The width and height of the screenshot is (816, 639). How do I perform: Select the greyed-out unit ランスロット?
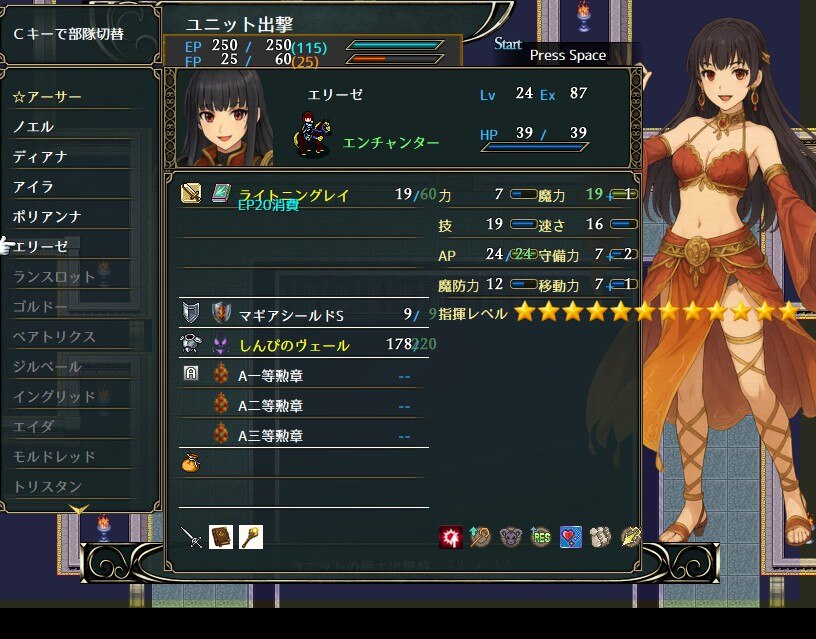tap(54, 277)
